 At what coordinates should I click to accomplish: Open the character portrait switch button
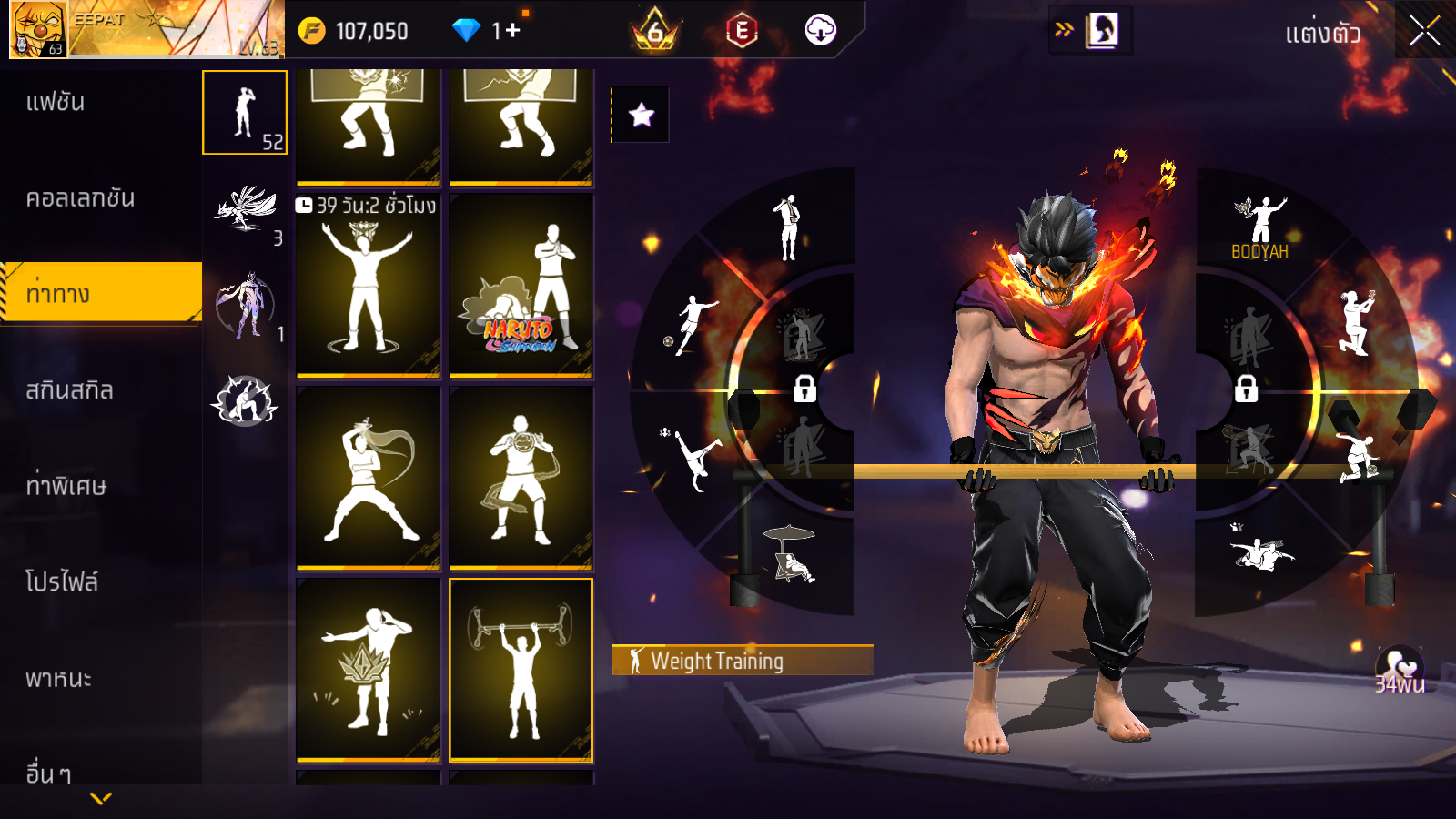pyautogui.click(x=1101, y=31)
